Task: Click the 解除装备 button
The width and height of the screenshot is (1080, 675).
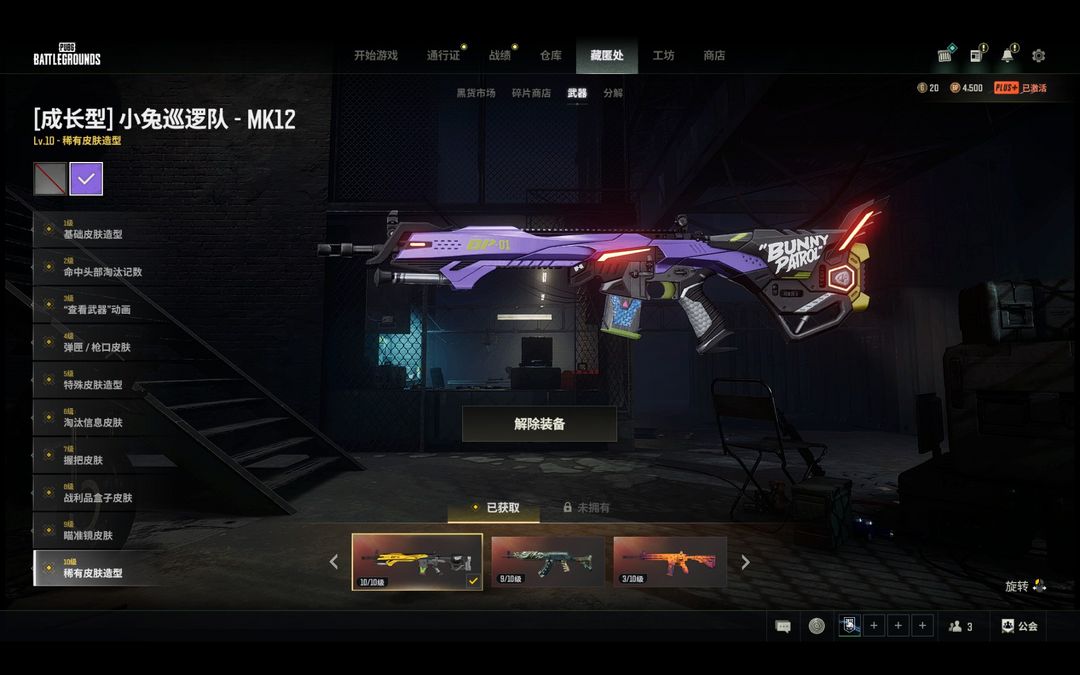Action: (x=539, y=424)
